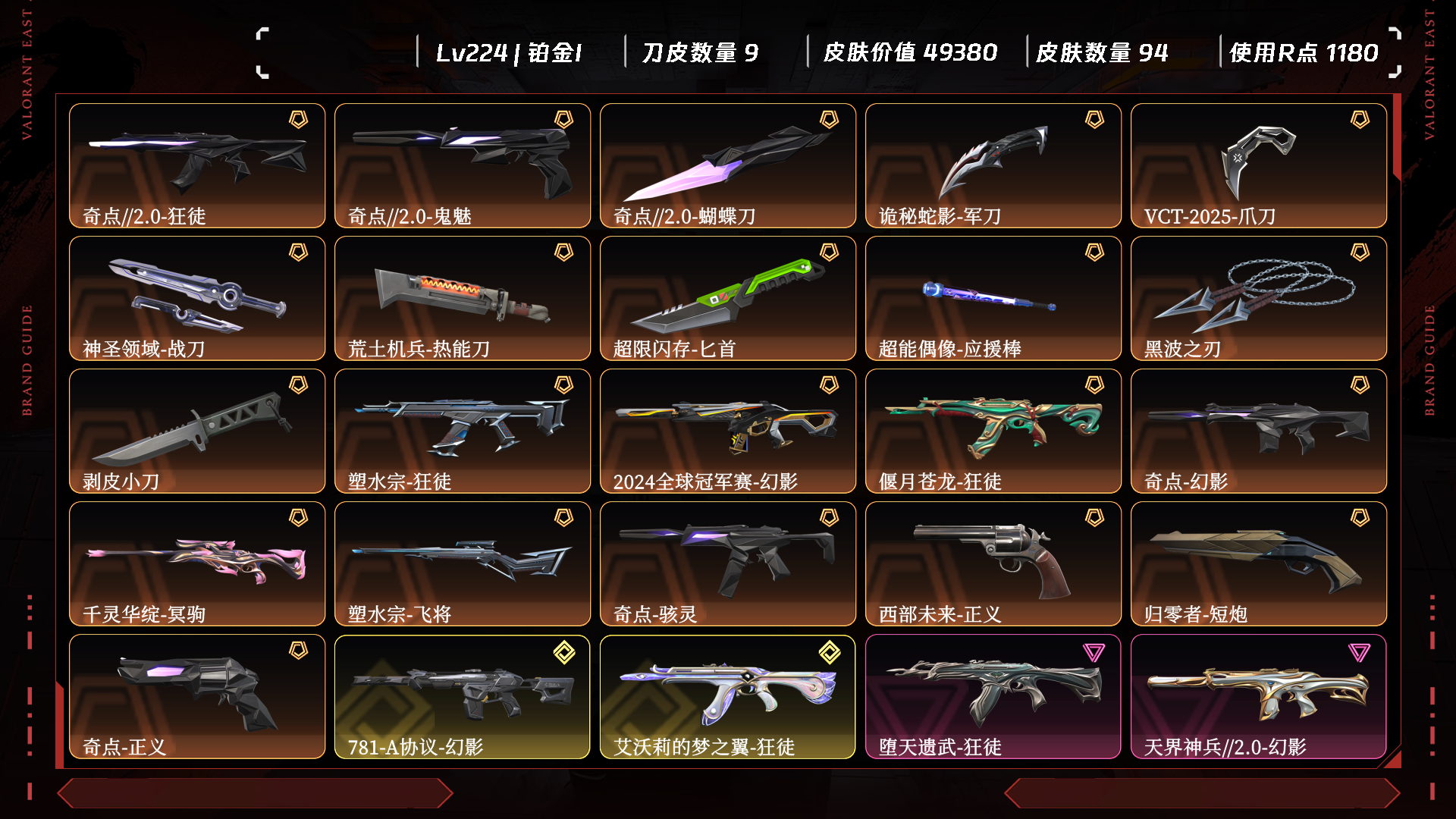Image resolution: width=1456 pixels, height=819 pixels.
Task: Pick the 西部未来-正义 revolver card
Action: 993,563
